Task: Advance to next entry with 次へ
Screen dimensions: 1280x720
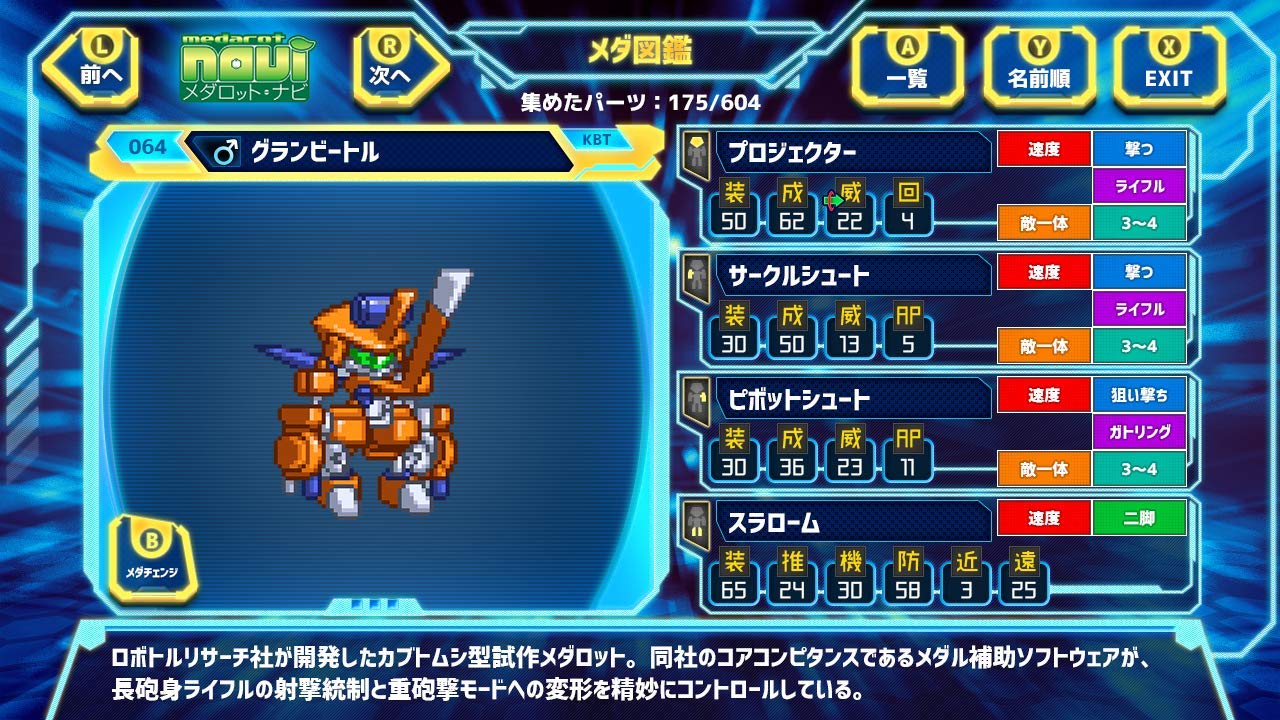Action: 388,64
